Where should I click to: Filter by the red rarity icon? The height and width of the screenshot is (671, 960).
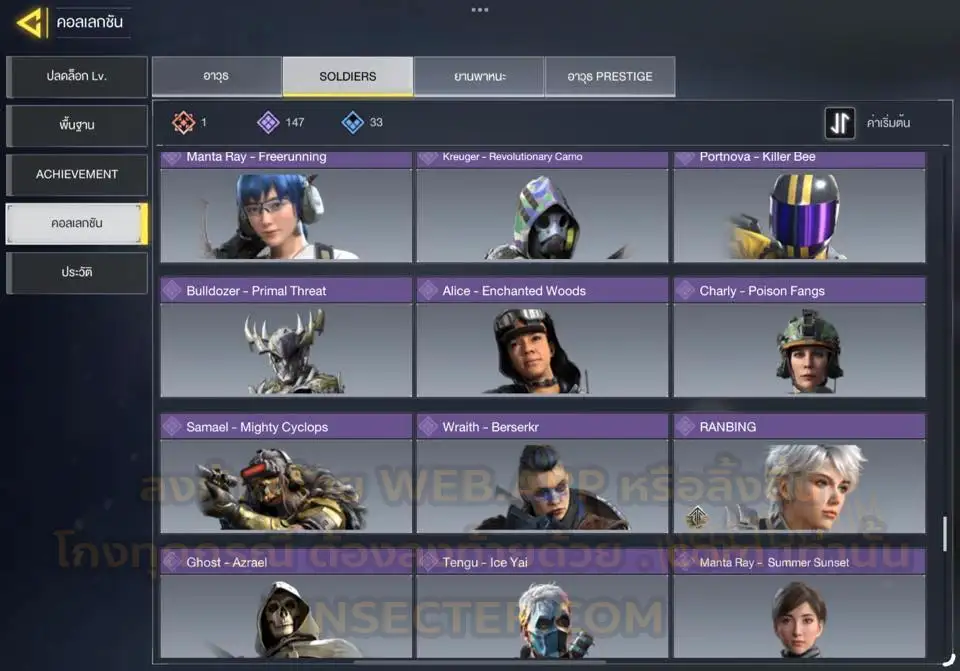pos(183,123)
